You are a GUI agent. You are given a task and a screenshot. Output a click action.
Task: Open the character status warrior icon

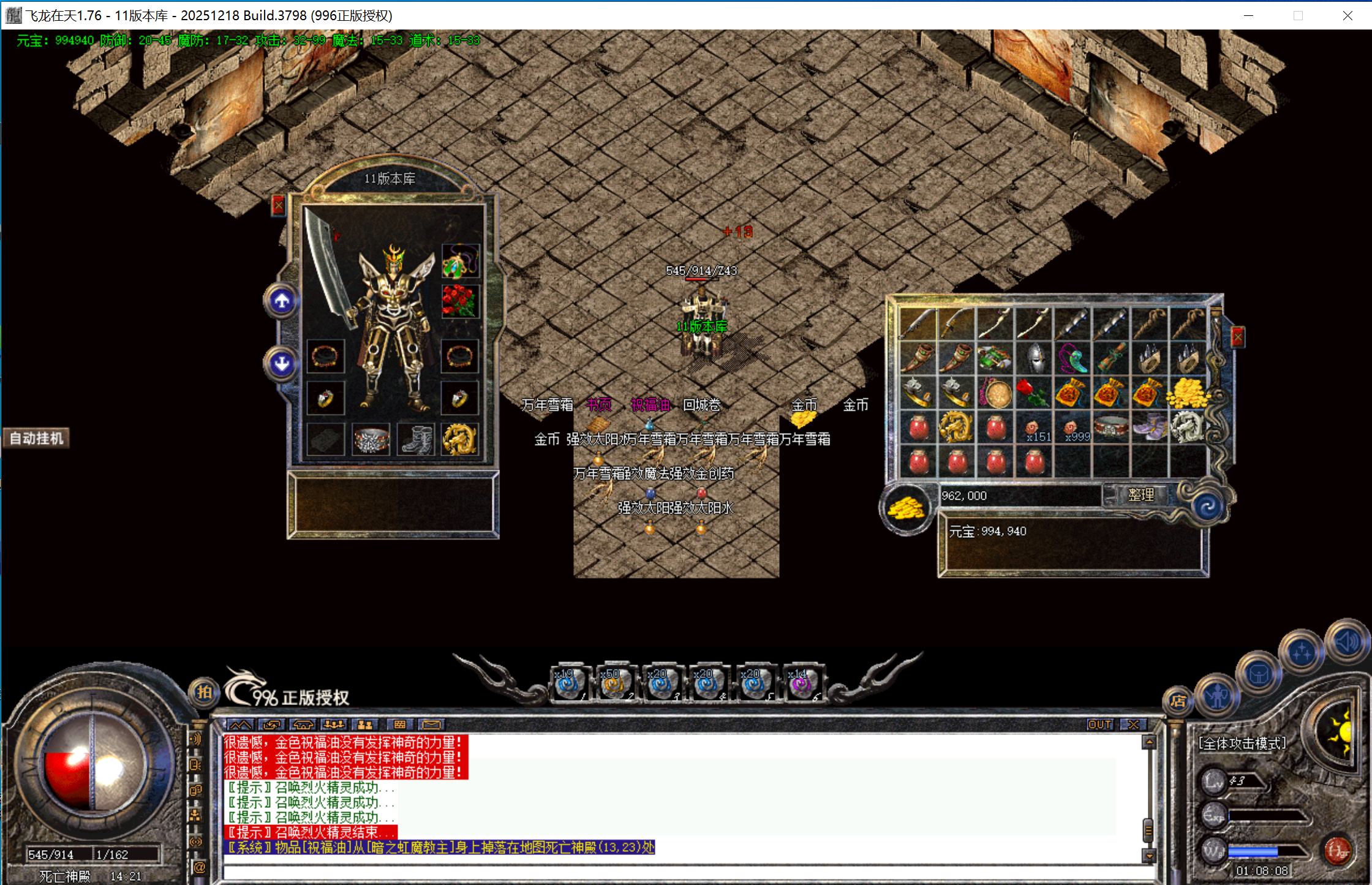1218,695
